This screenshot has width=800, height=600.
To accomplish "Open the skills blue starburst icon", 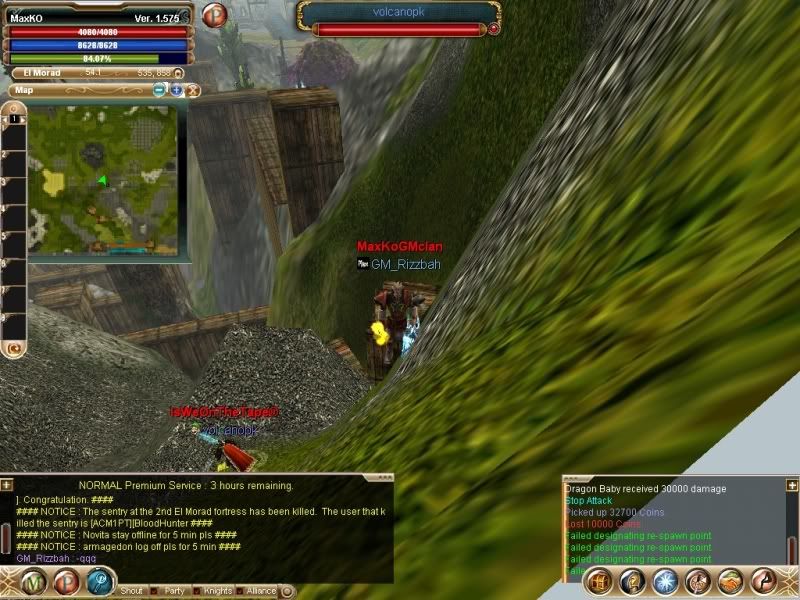I will click(x=664, y=581).
